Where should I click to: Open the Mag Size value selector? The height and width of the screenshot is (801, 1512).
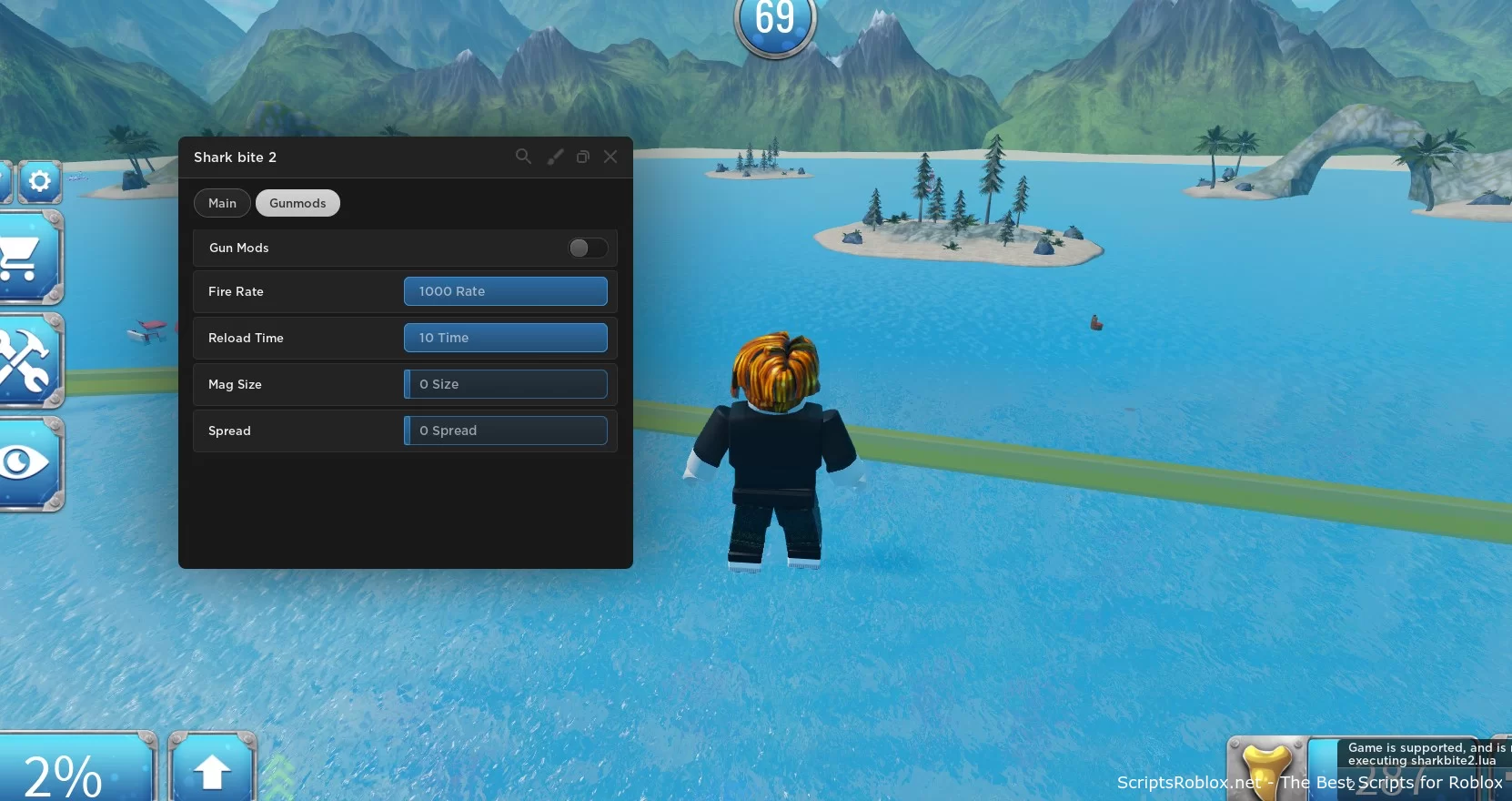click(x=506, y=384)
